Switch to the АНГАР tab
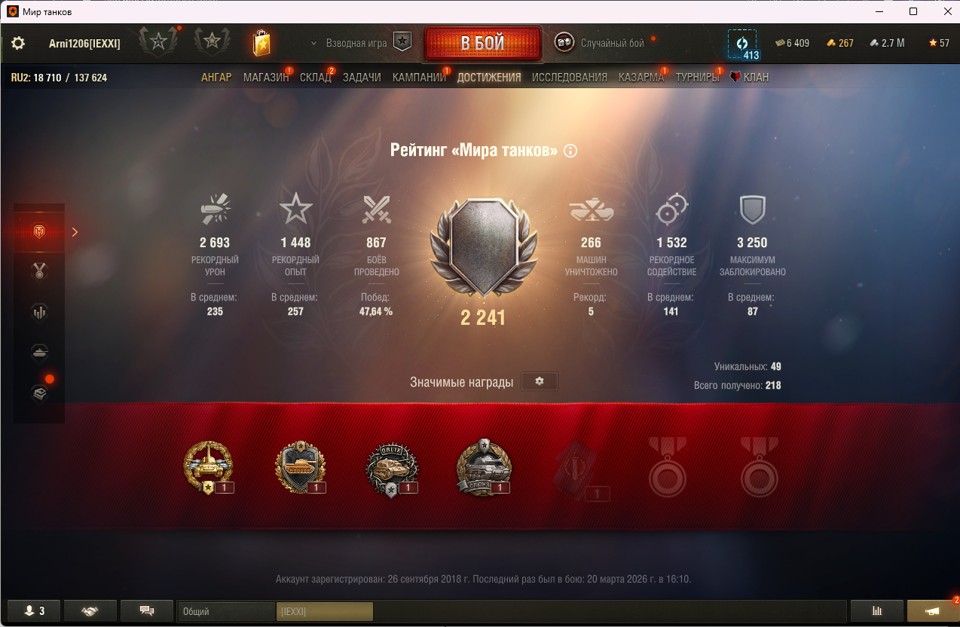Screen dimensions: 960x627 point(216,77)
